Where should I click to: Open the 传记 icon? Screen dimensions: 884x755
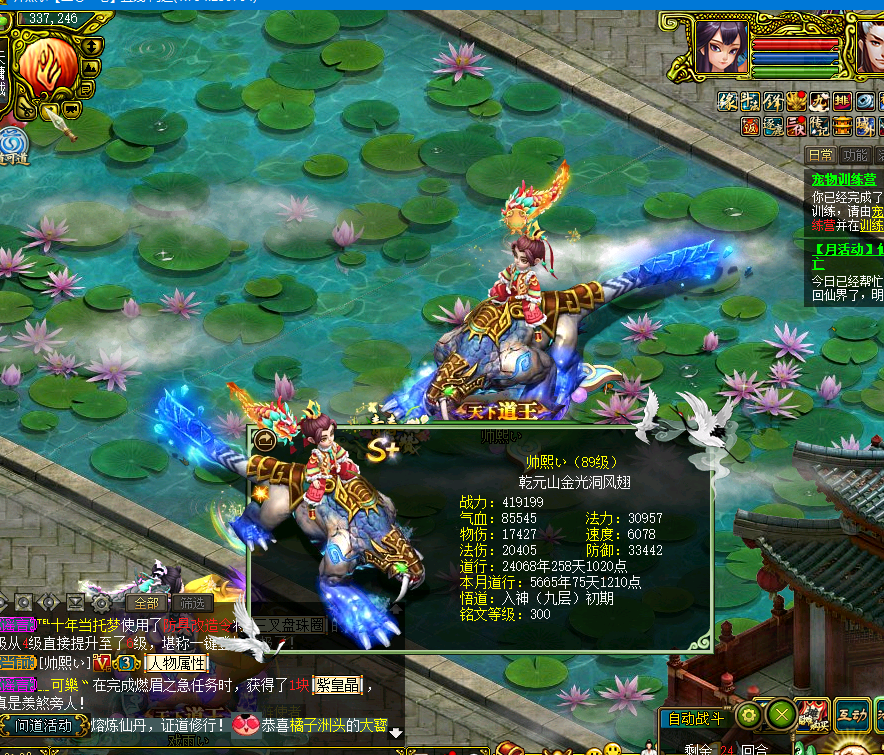point(818,126)
